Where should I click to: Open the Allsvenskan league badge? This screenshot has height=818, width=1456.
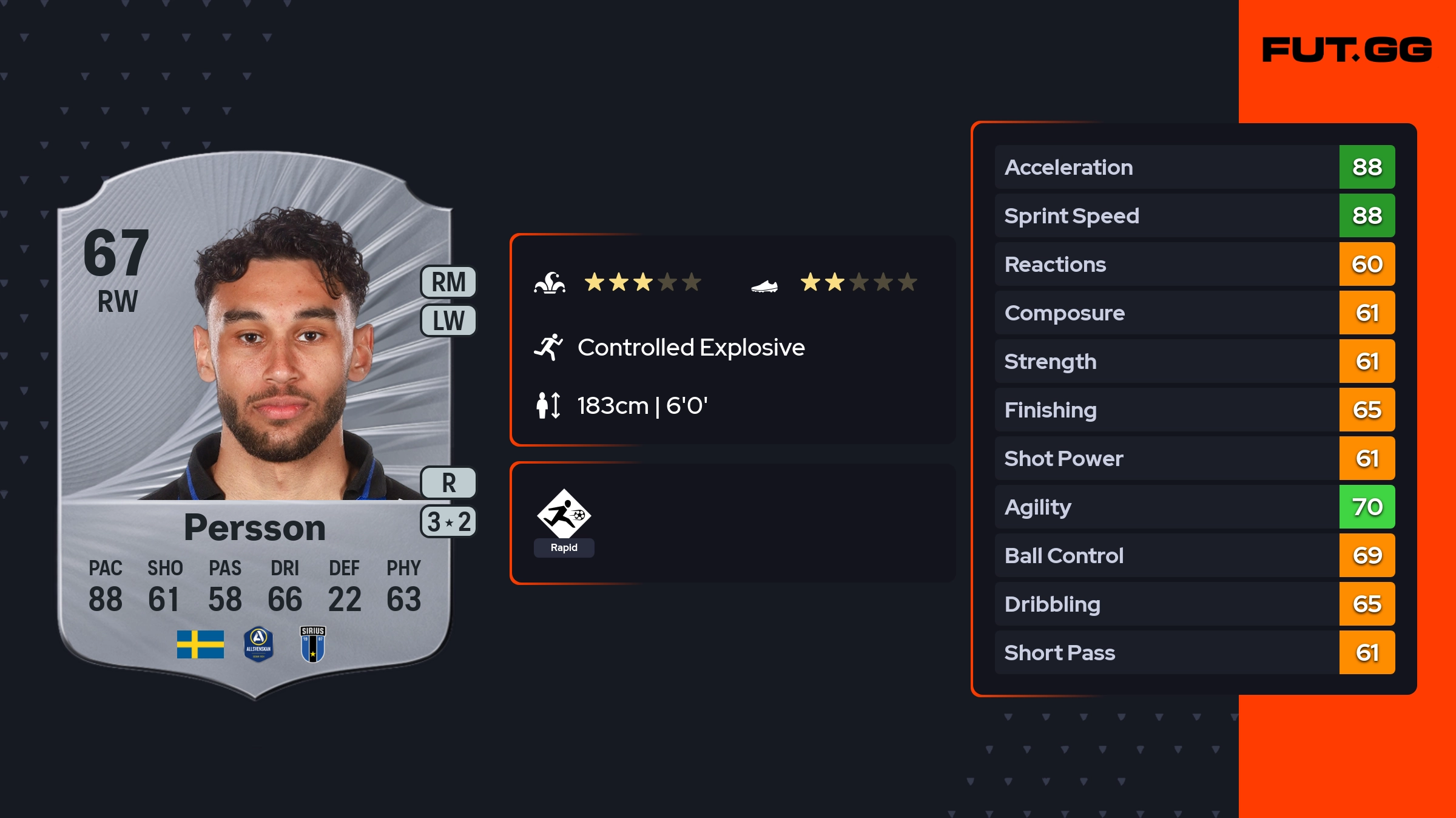pyautogui.click(x=258, y=644)
